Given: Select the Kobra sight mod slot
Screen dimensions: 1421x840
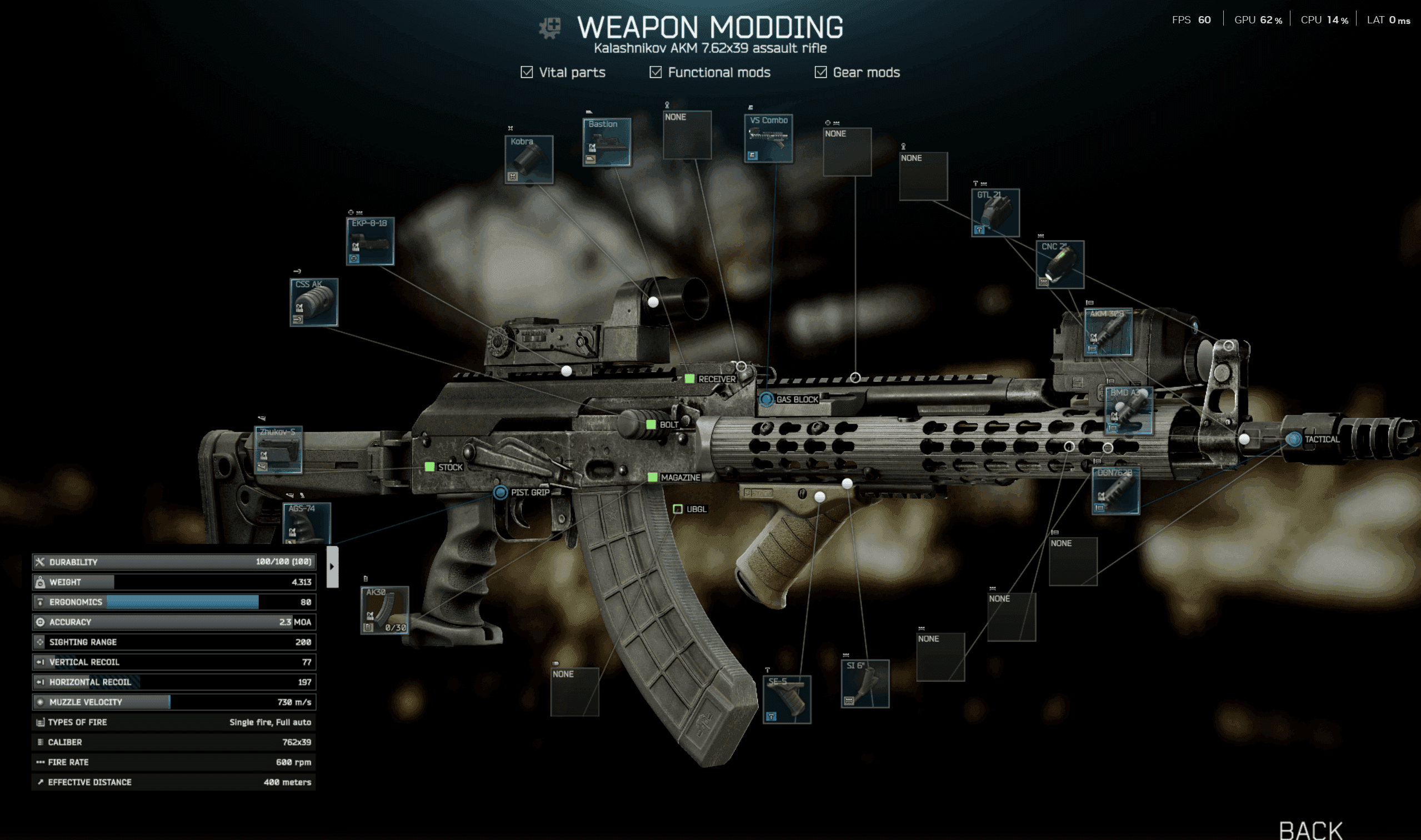Looking at the screenshot, I should 531,159.
